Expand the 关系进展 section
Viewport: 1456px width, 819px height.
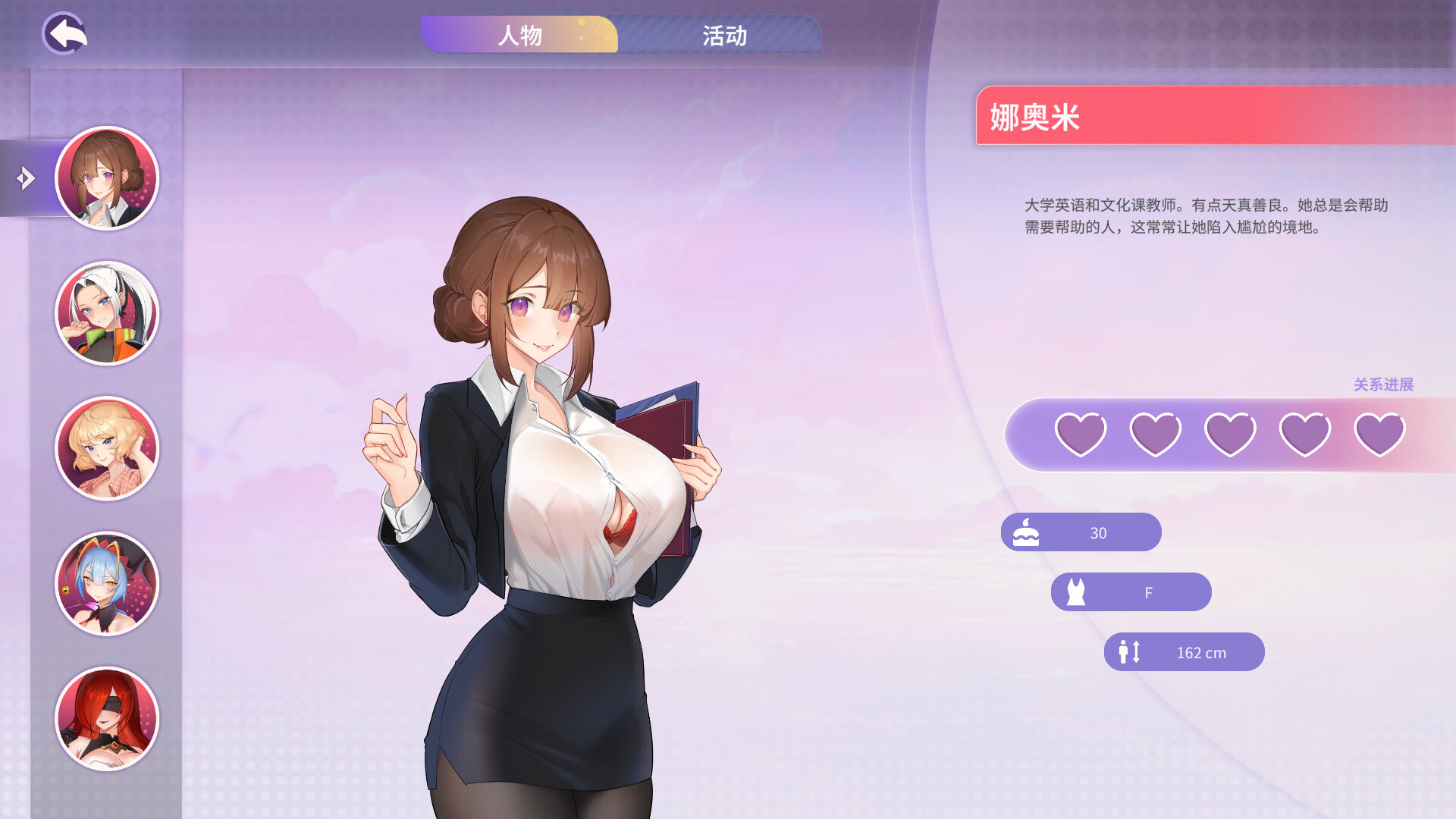pos(1386,384)
